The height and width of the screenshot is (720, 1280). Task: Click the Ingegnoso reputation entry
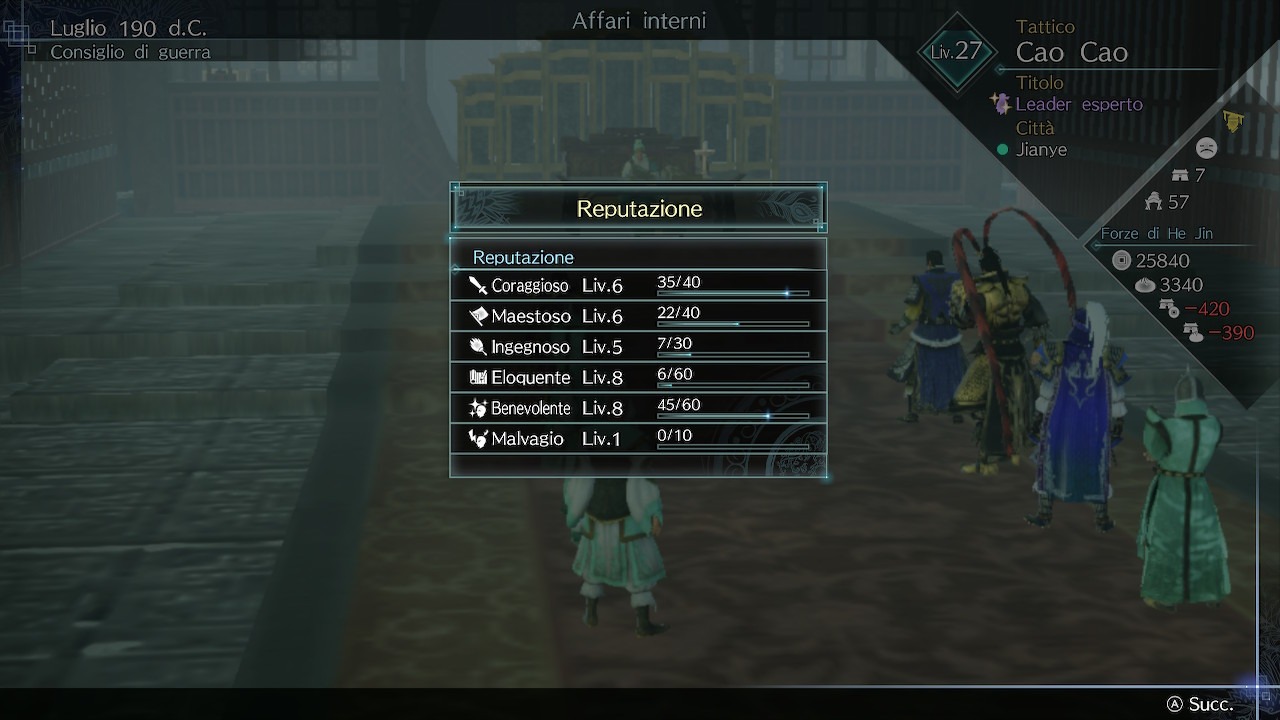pos(638,347)
